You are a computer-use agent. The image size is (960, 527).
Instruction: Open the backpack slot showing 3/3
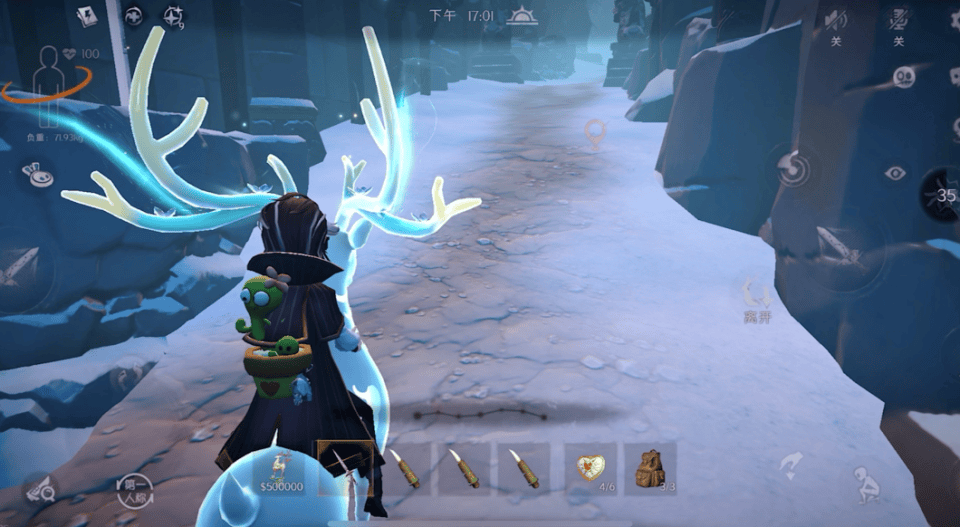coord(650,468)
